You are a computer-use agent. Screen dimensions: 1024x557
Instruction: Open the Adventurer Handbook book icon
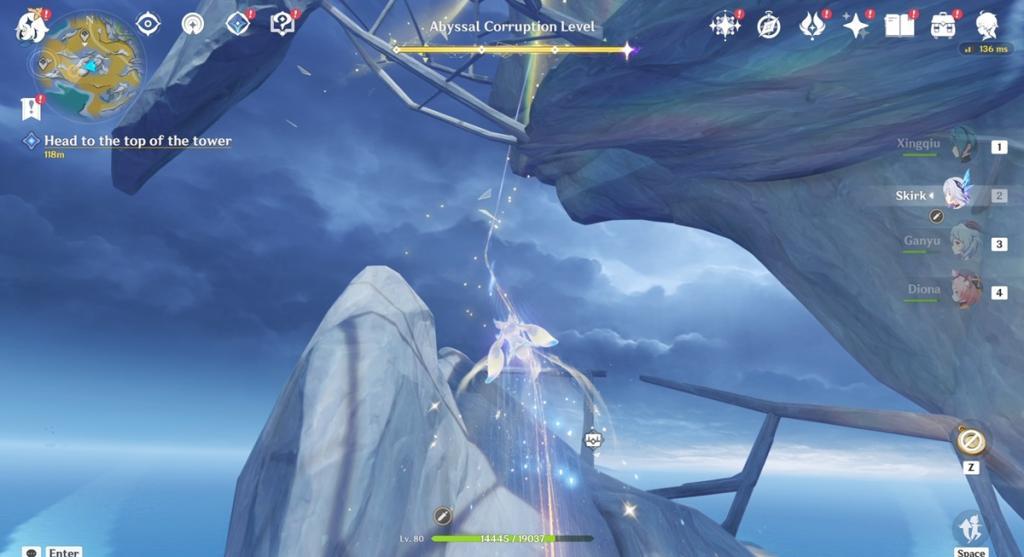click(x=899, y=26)
